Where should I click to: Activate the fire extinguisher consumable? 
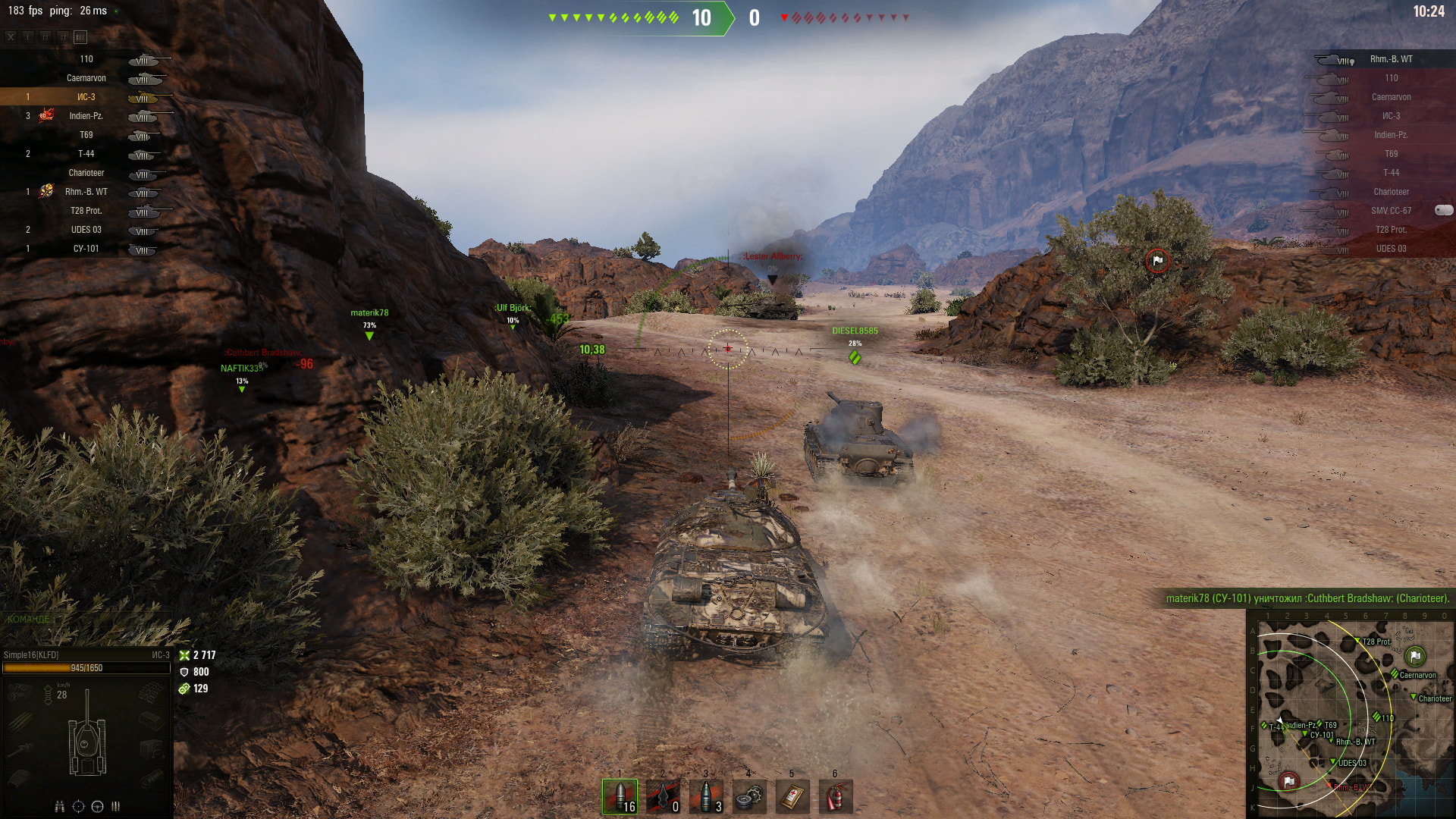pos(835,796)
